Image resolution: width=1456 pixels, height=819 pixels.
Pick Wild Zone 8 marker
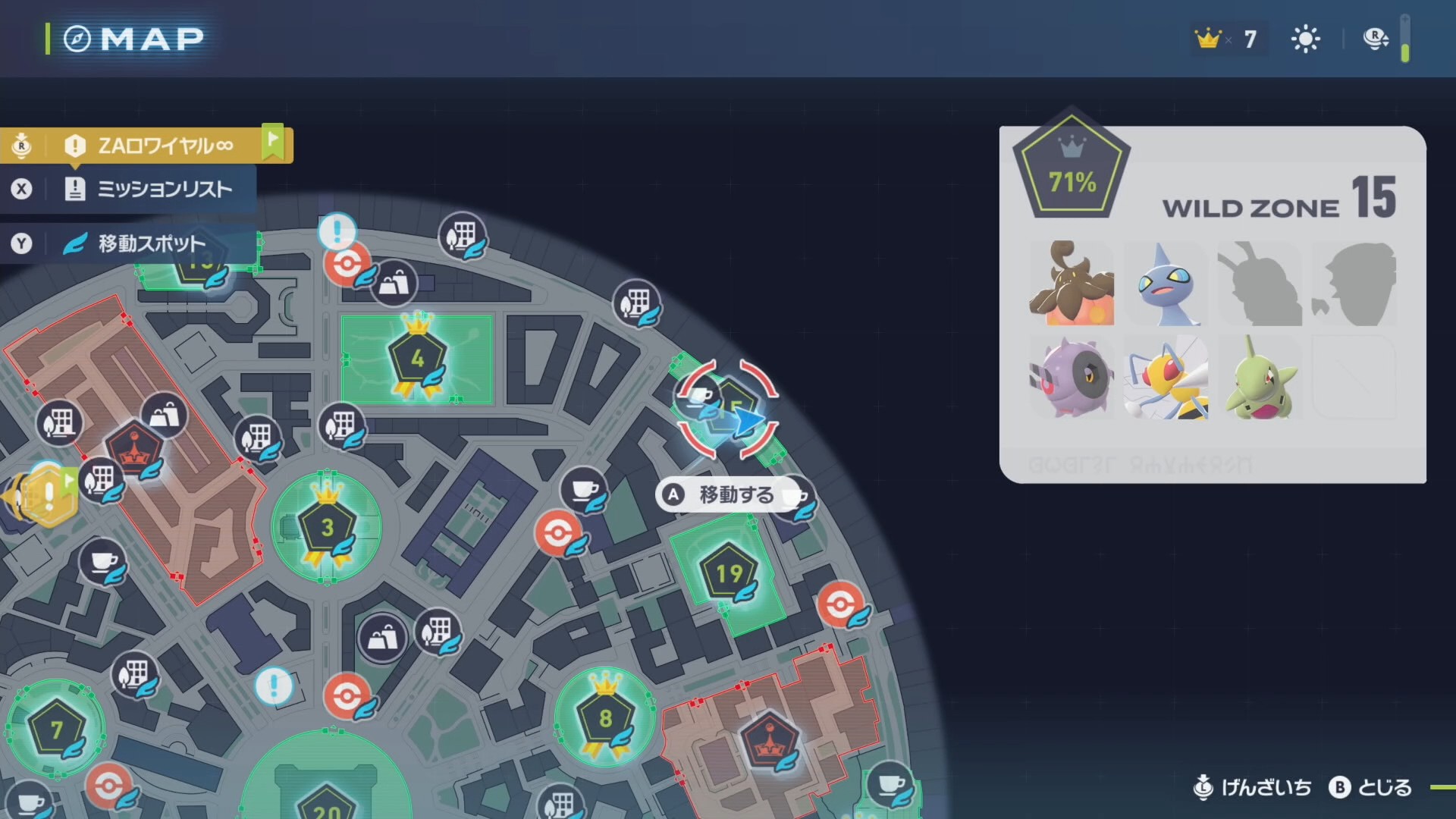point(605,717)
